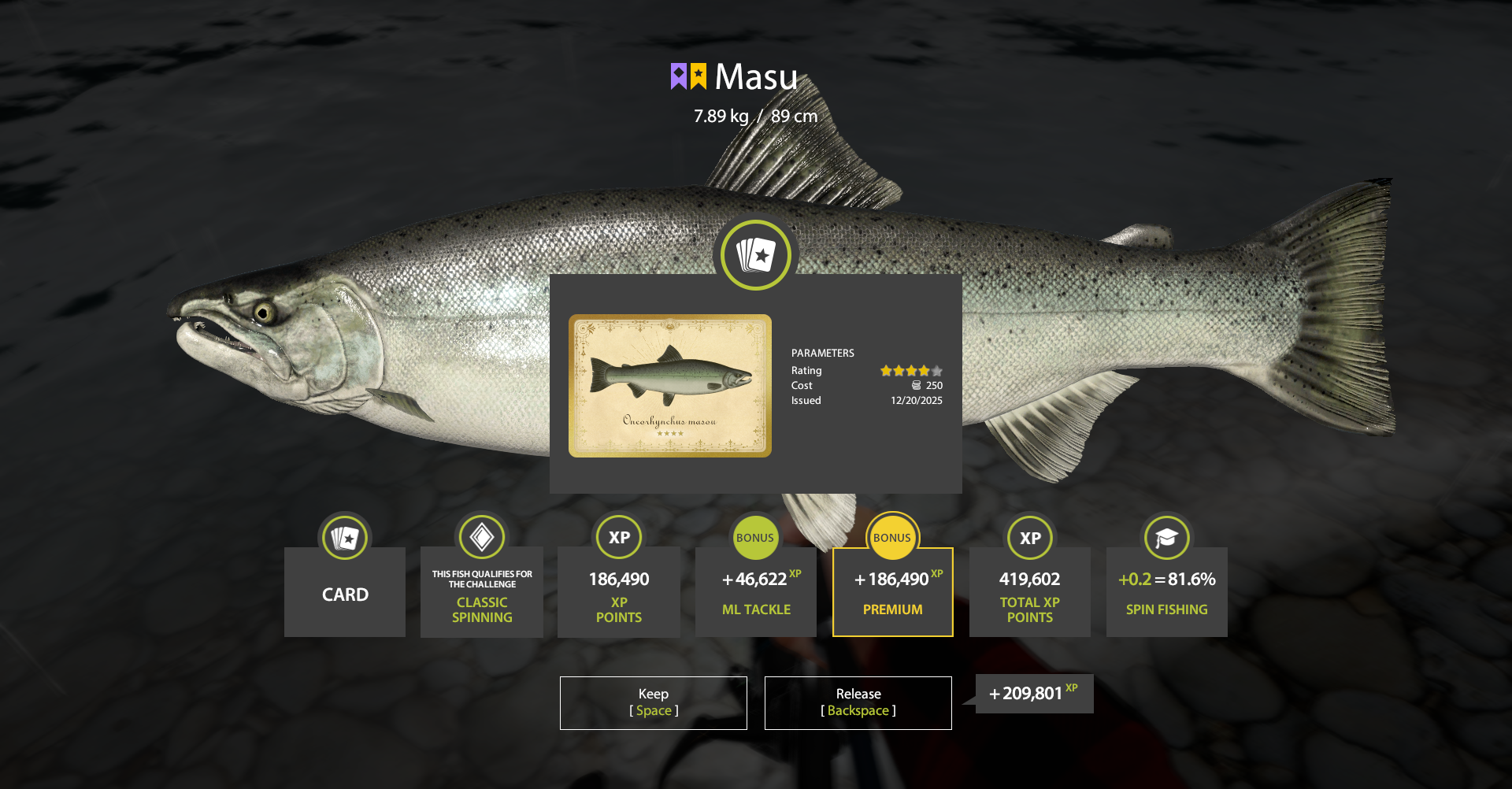Select the Spin Fishing graduation cap icon

pyautogui.click(x=1166, y=537)
